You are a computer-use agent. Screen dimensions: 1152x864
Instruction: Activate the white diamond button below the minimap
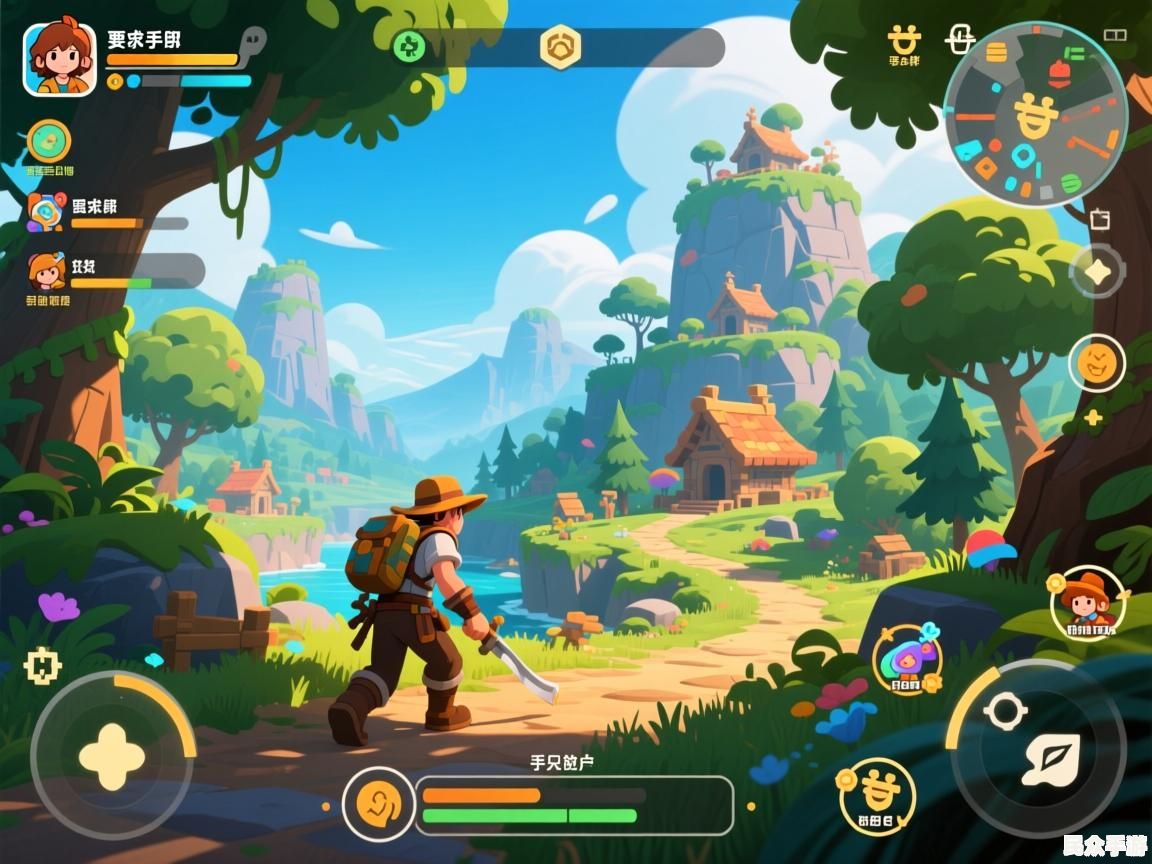[x=1097, y=271]
